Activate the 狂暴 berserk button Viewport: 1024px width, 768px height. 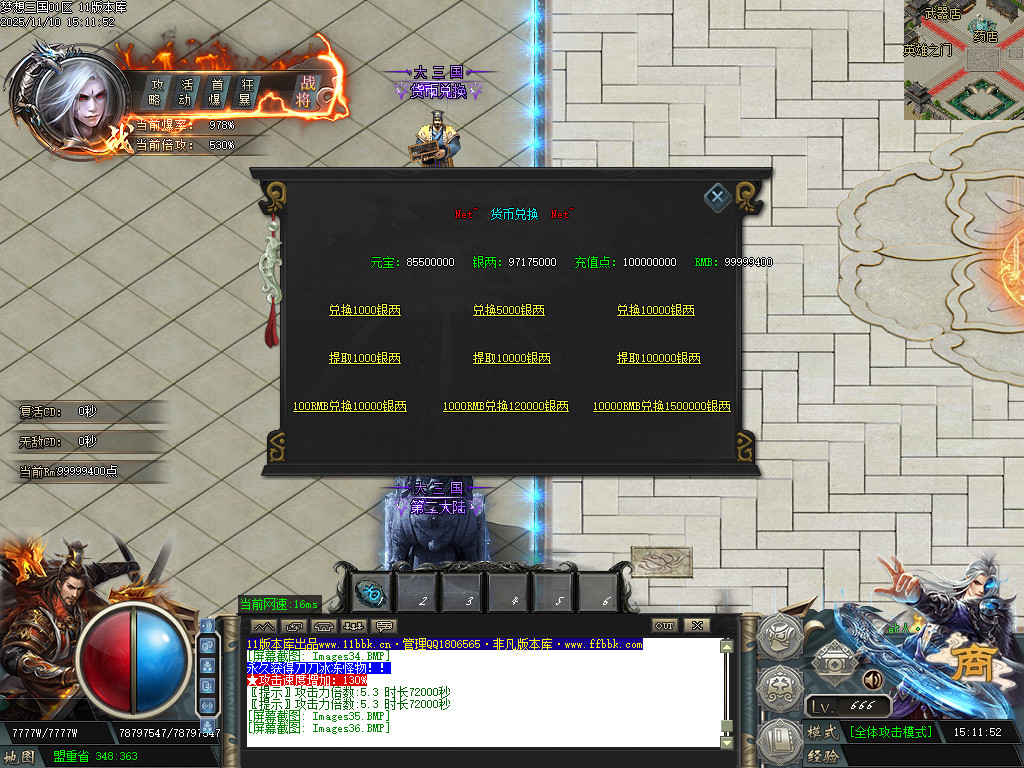[244, 92]
